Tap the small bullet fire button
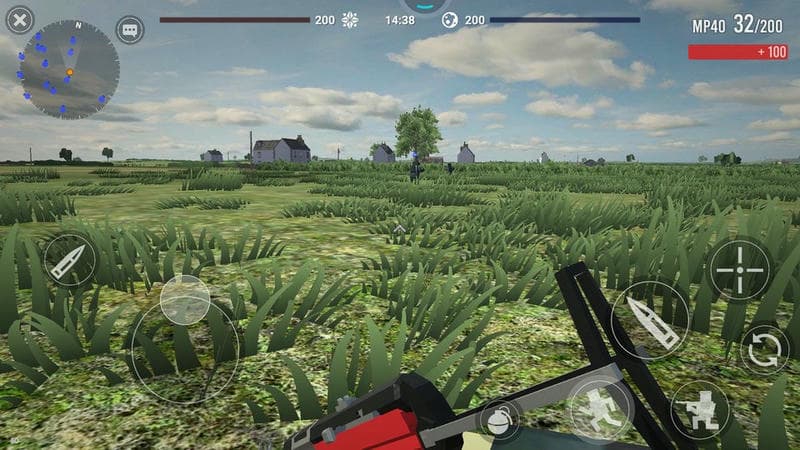The height and width of the screenshot is (450, 800). pyautogui.click(x=70, y=260)
